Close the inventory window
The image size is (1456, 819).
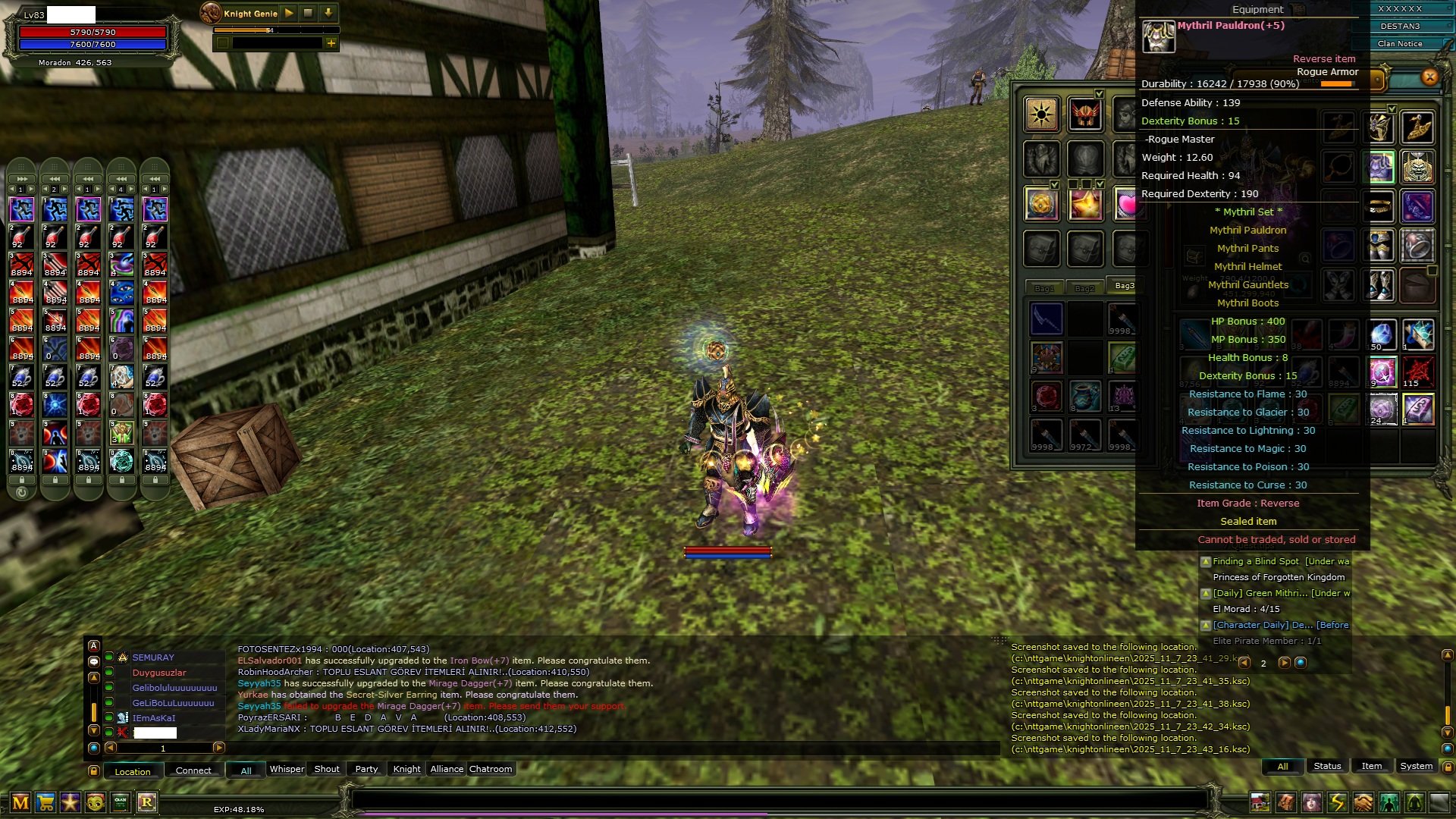tap(1429, 77)
